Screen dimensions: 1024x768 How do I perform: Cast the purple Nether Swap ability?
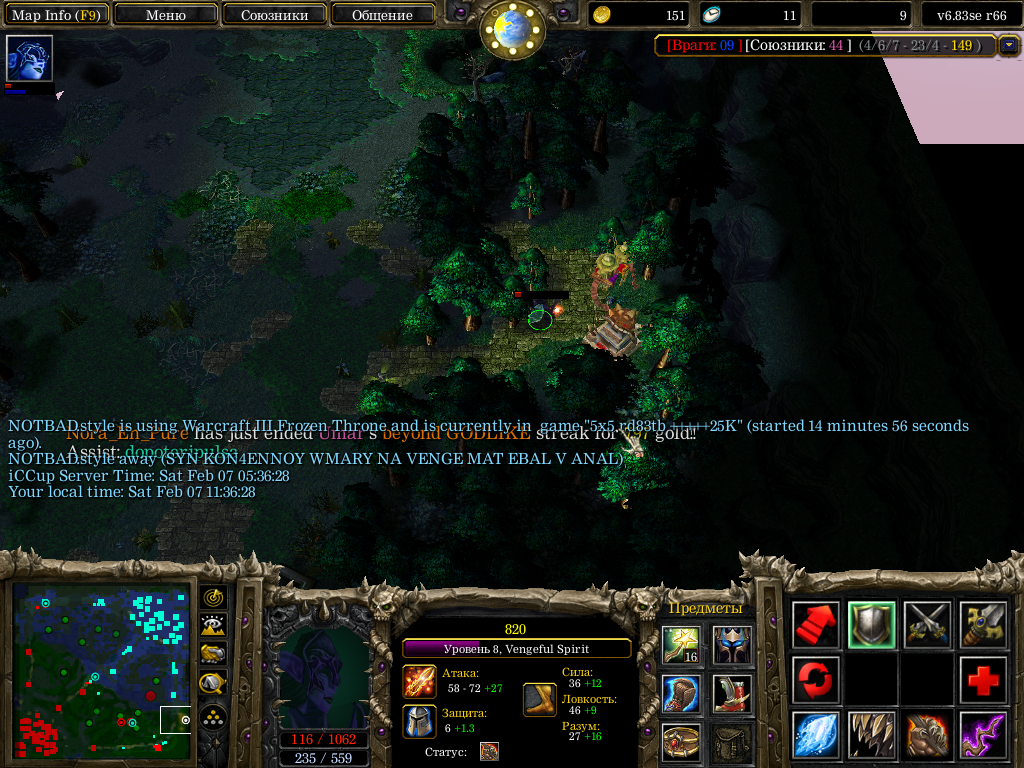pyautogui.click(x=984, y=735)
